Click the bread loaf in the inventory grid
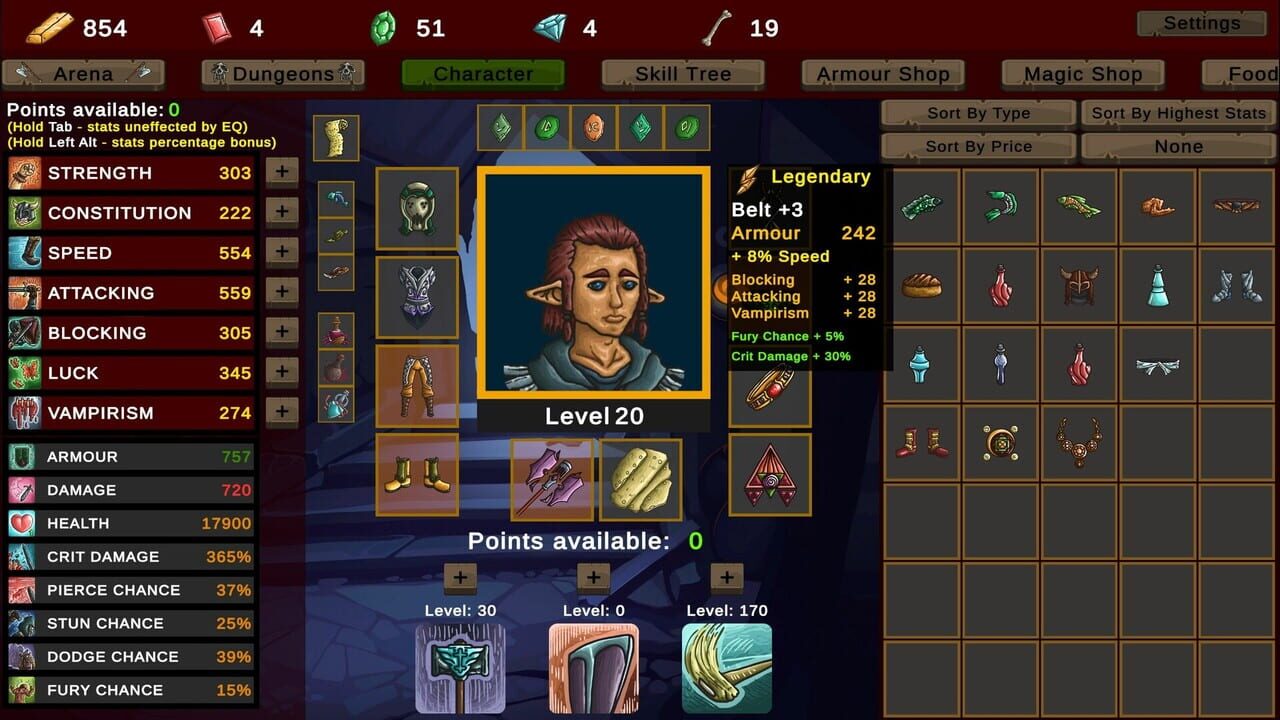Screen dimensions: 1280x720 [921, 287]
